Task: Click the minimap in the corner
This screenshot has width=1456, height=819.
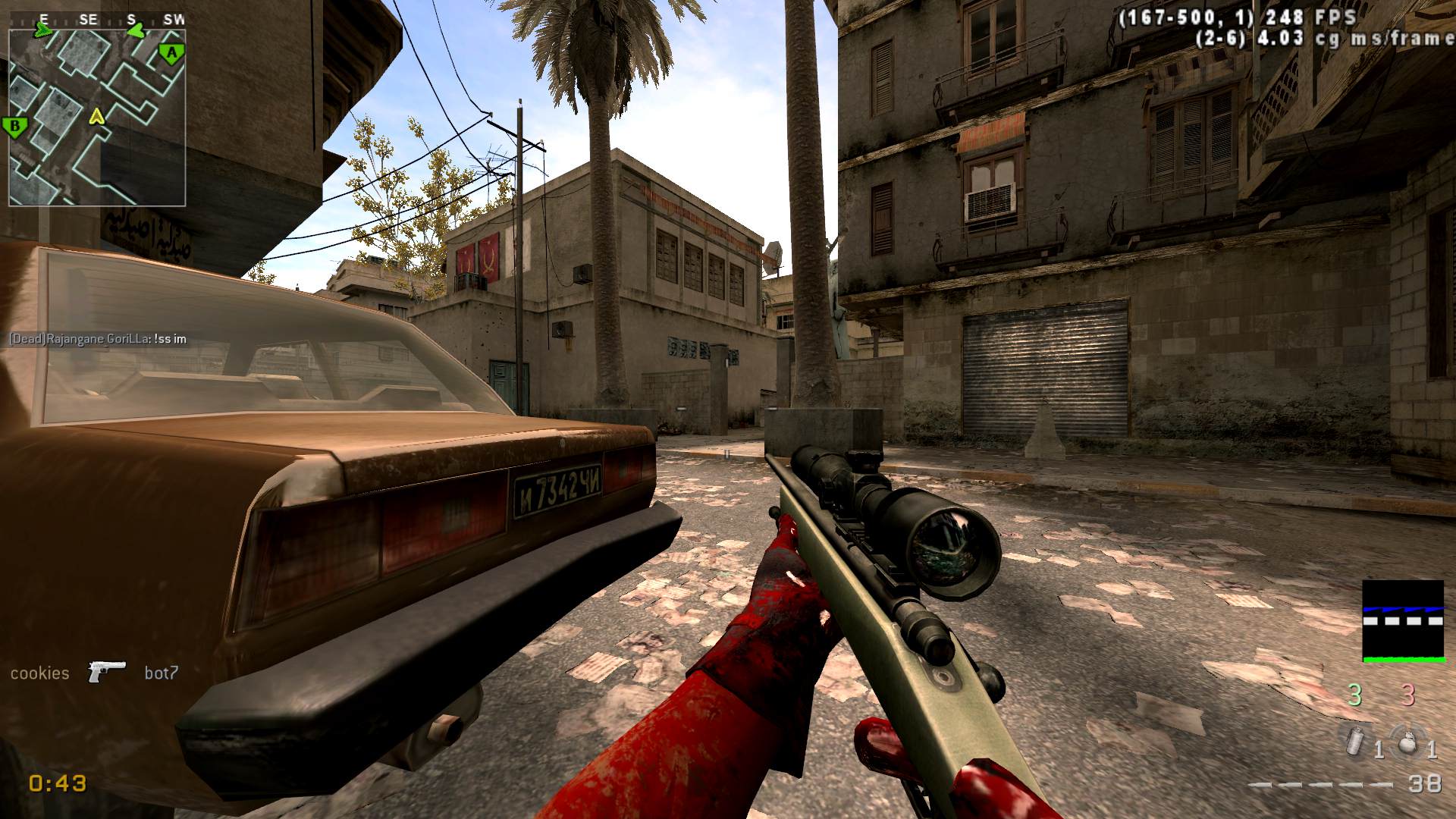Action: point(97,118)
